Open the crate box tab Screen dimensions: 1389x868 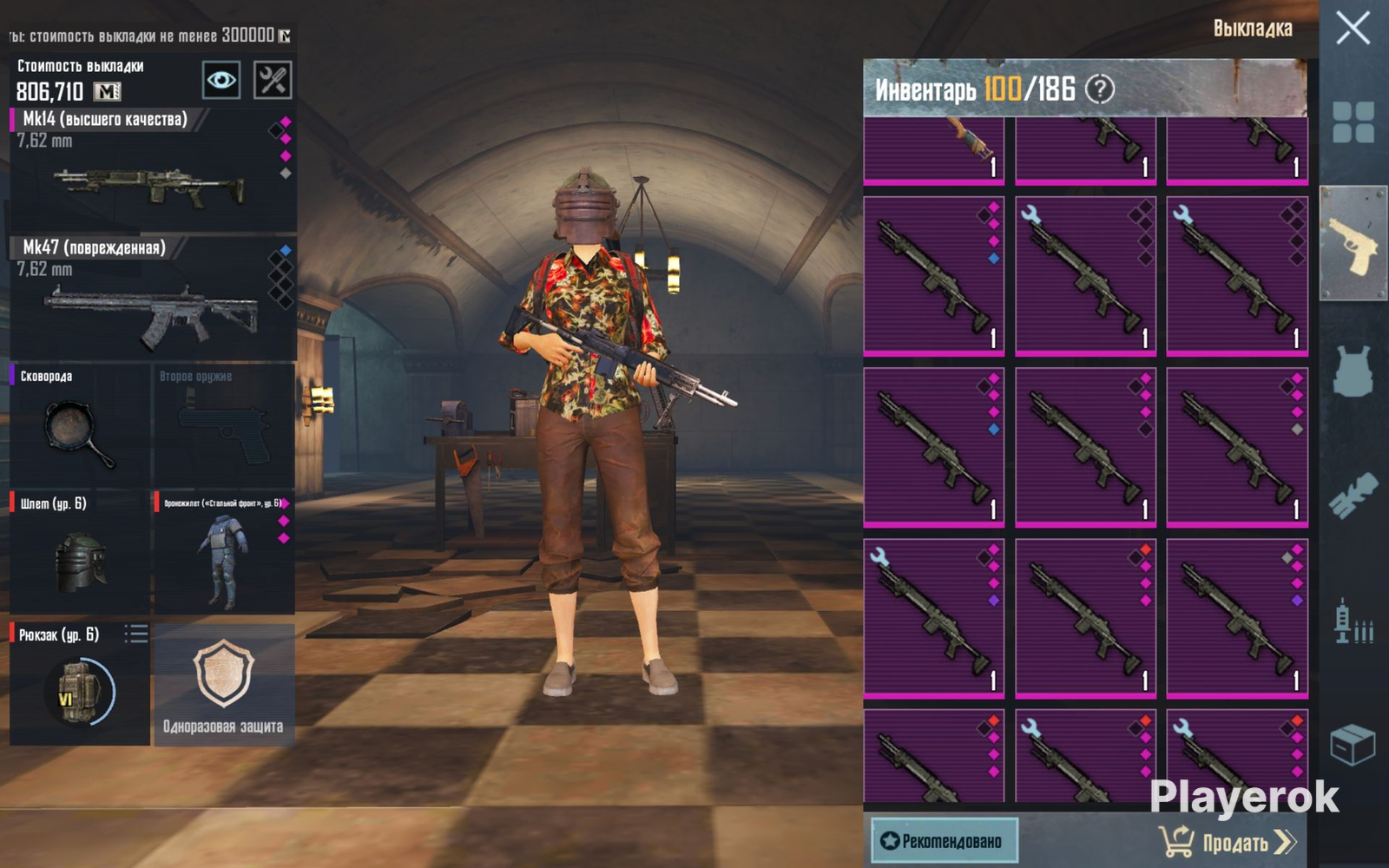click(x=1353, y=745)
